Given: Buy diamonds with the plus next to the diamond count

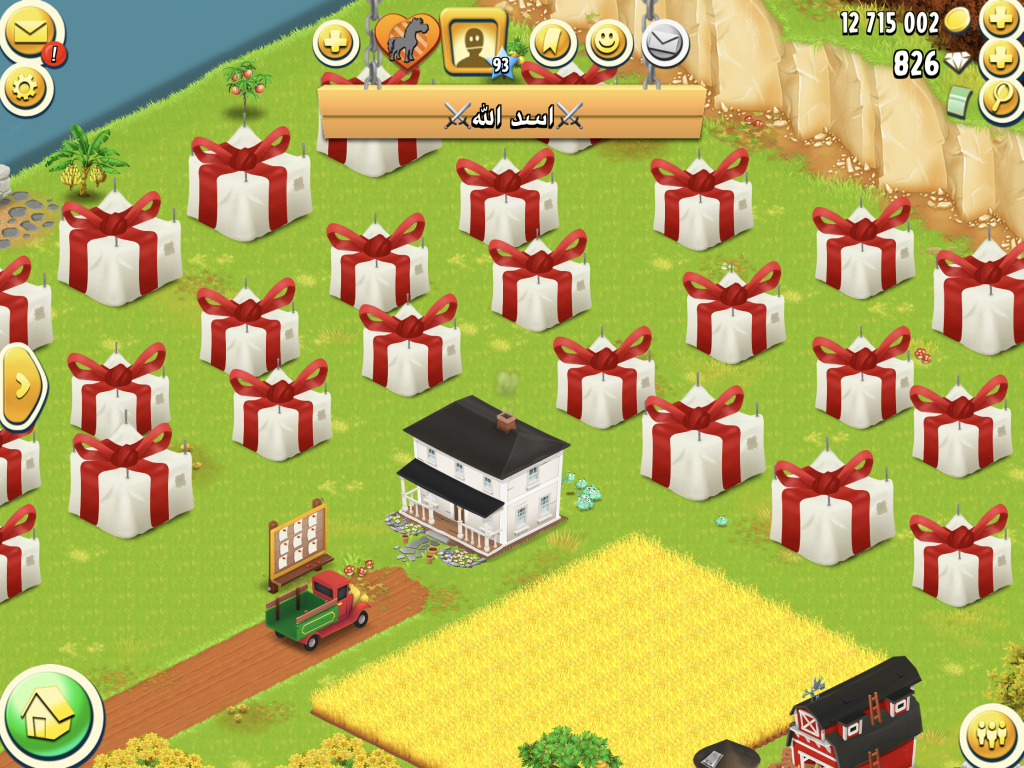Looking at the screenshot, I should (x=999, y=60).
